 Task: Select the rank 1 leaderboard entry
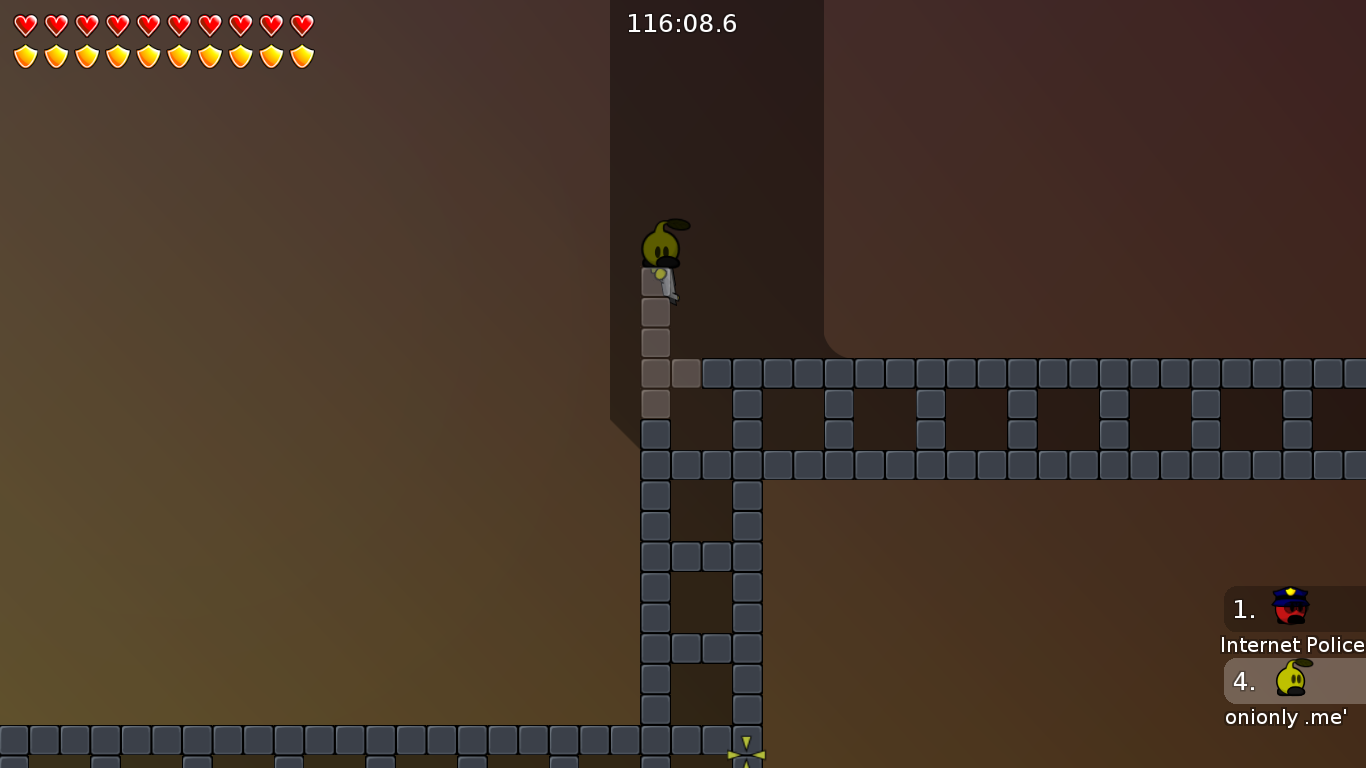tap(1290, 608)
